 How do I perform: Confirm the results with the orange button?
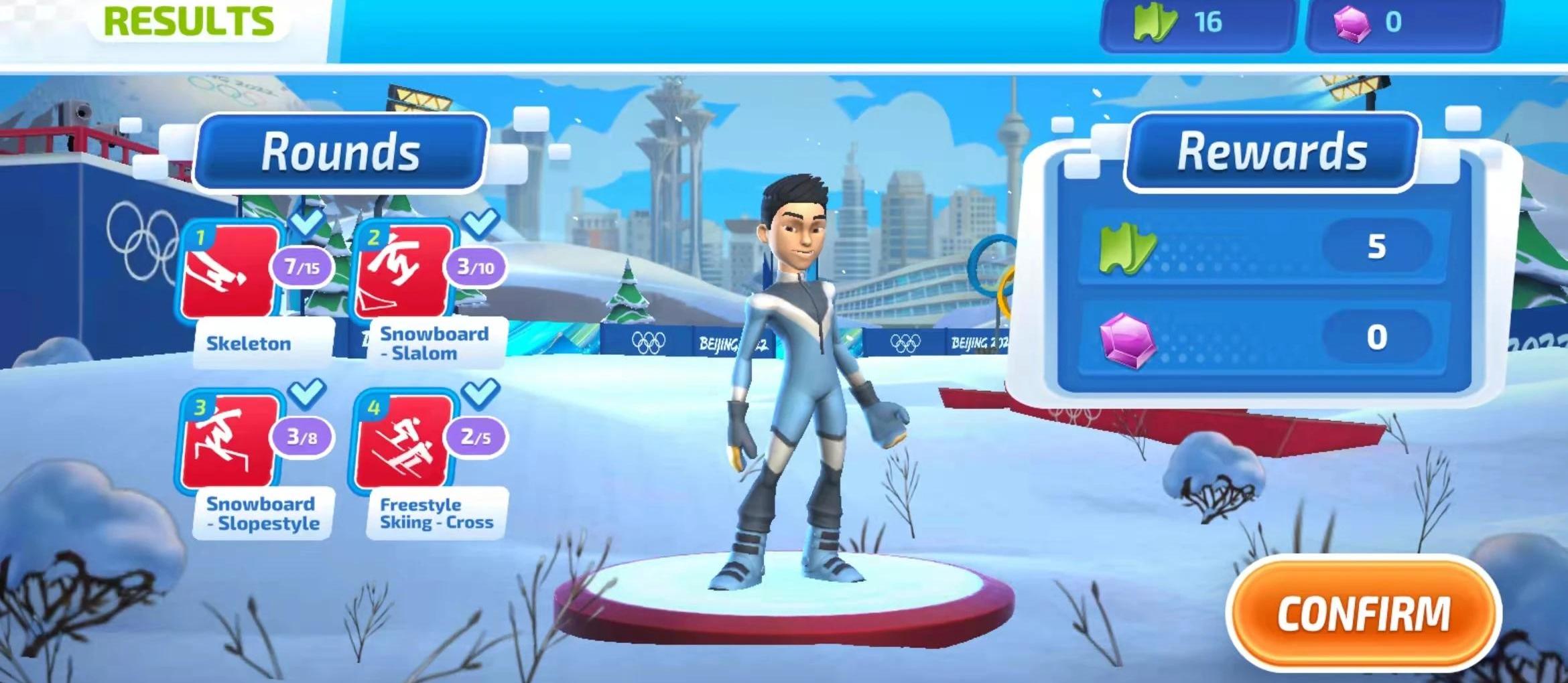point(1363,613)
